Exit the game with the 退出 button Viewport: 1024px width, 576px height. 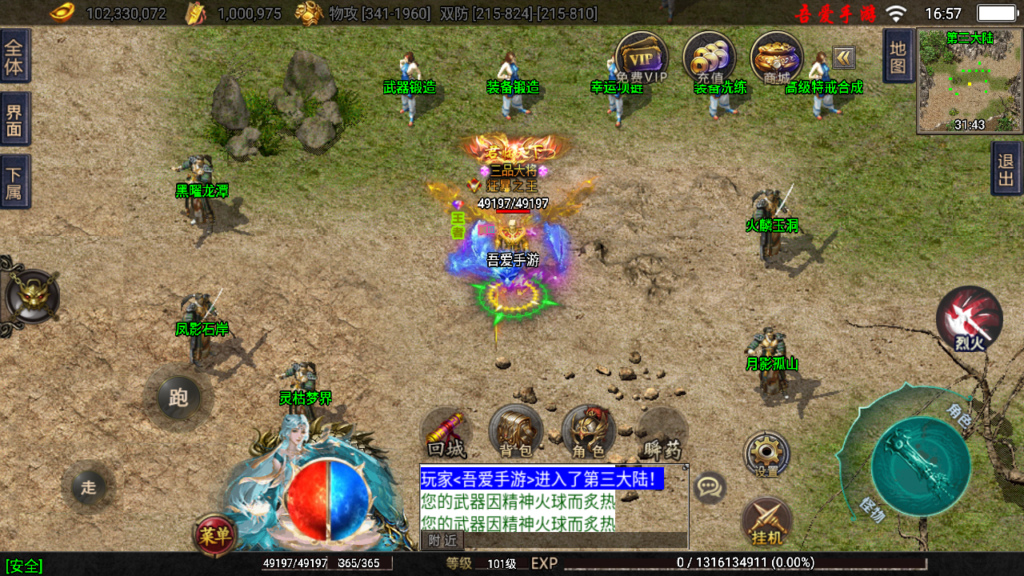pos(1006,168)
